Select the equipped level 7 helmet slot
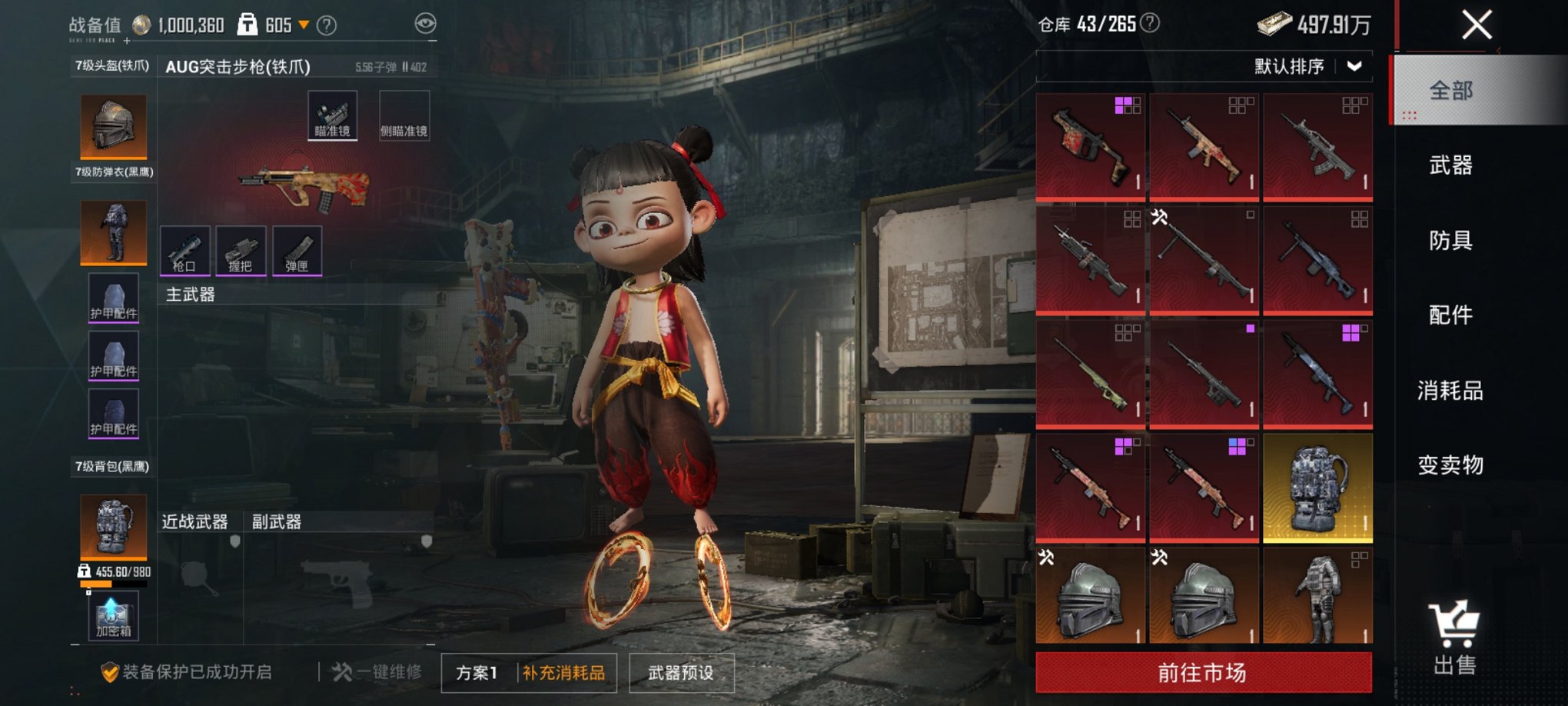 click(x=114, y=125)
